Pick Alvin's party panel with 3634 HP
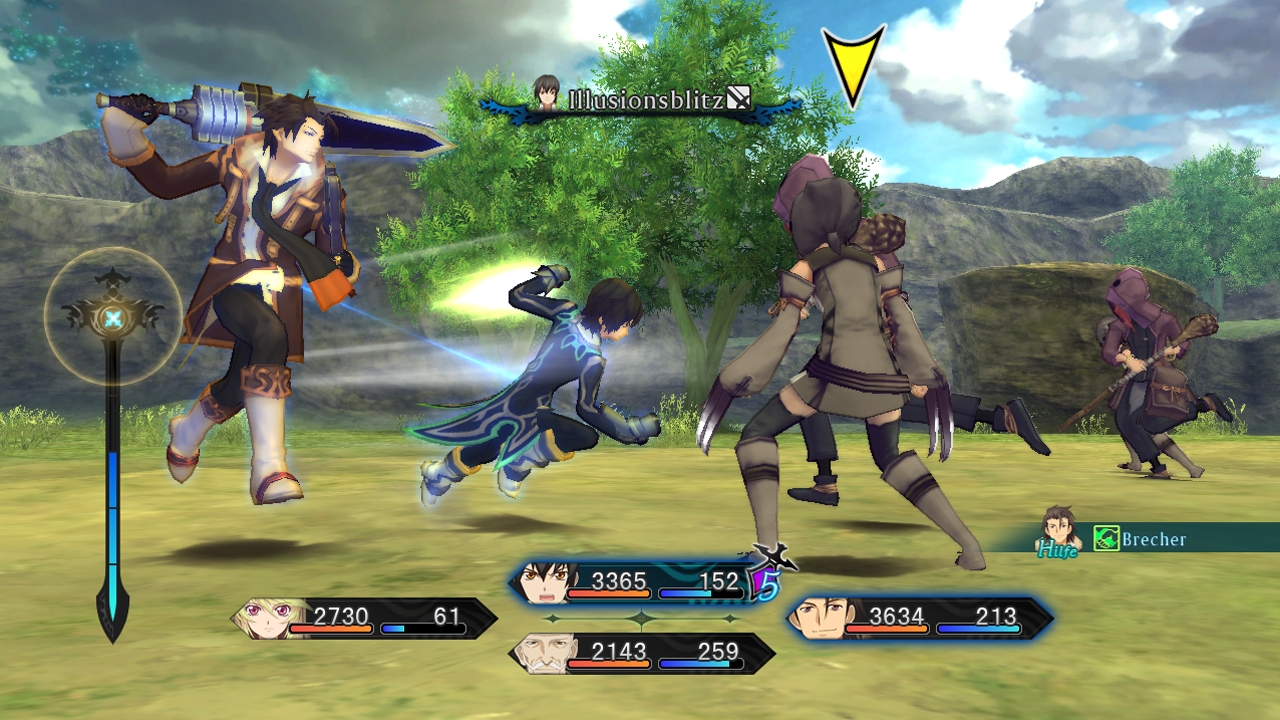 920,619
